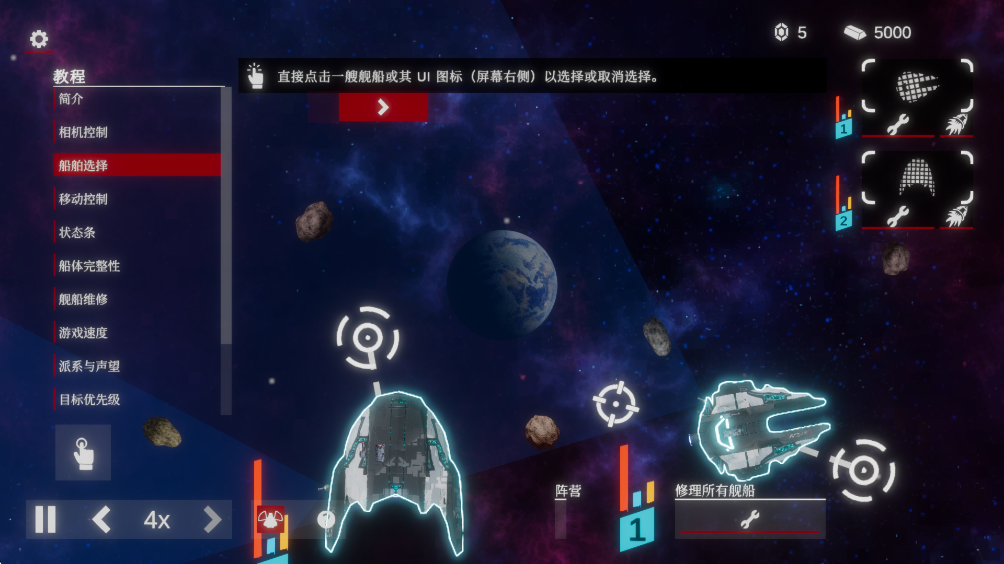Decrease game speed with left arrow
Viewport: 1004px width, 564px height.
coord(101,520)
